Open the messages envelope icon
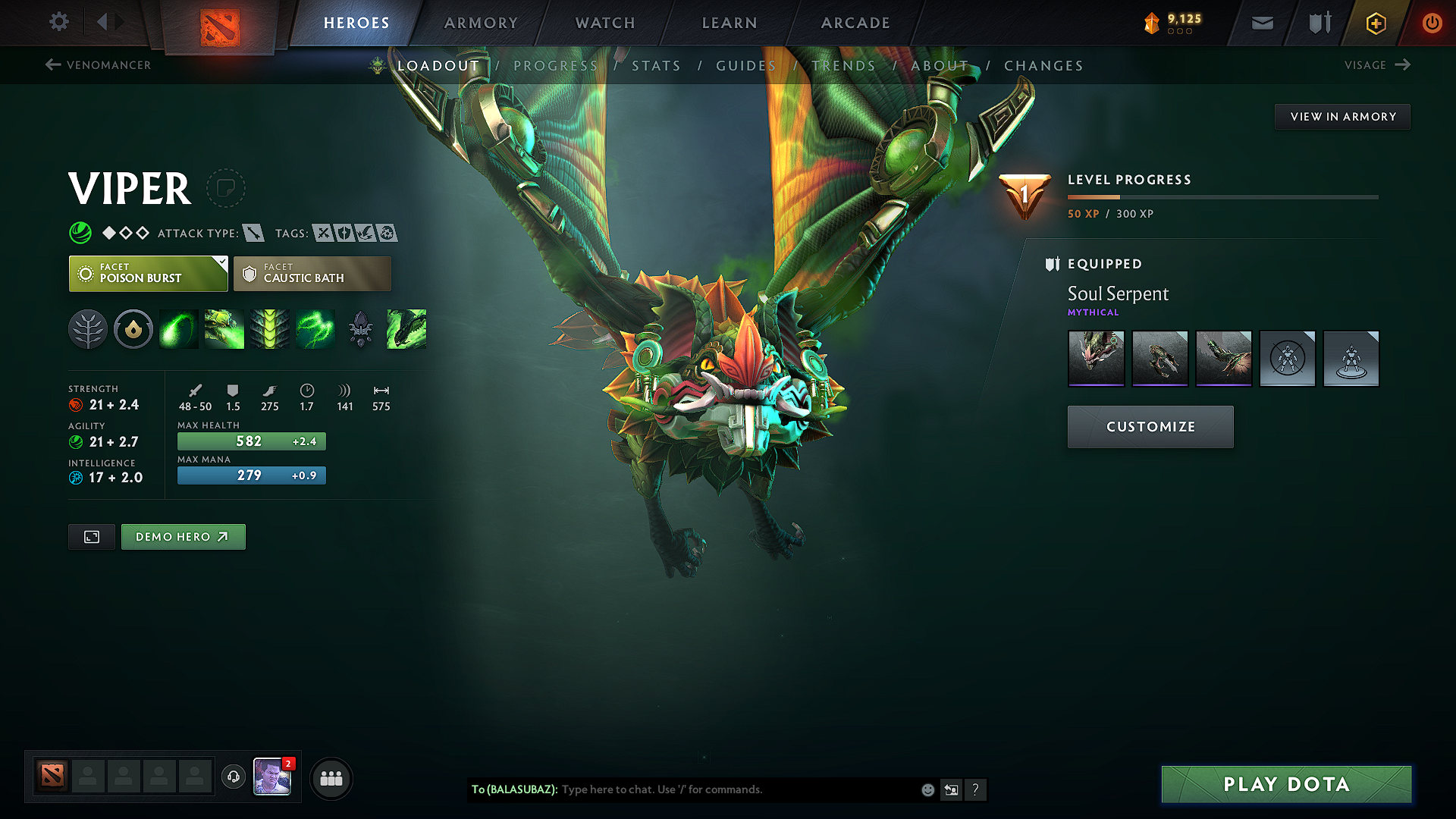Image resolution: width=1456 pixels, height=819 pixels. (1261, 23)
